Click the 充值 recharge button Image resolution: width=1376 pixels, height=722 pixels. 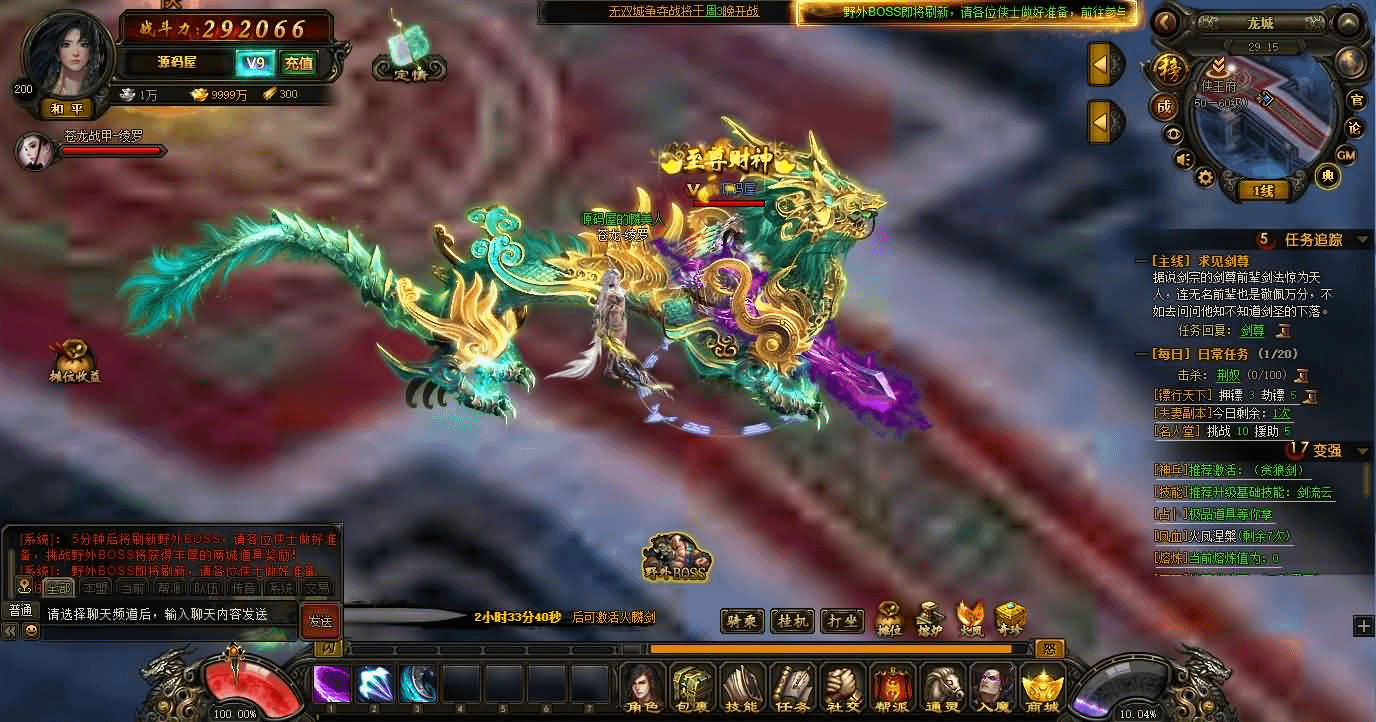point(298,64)
